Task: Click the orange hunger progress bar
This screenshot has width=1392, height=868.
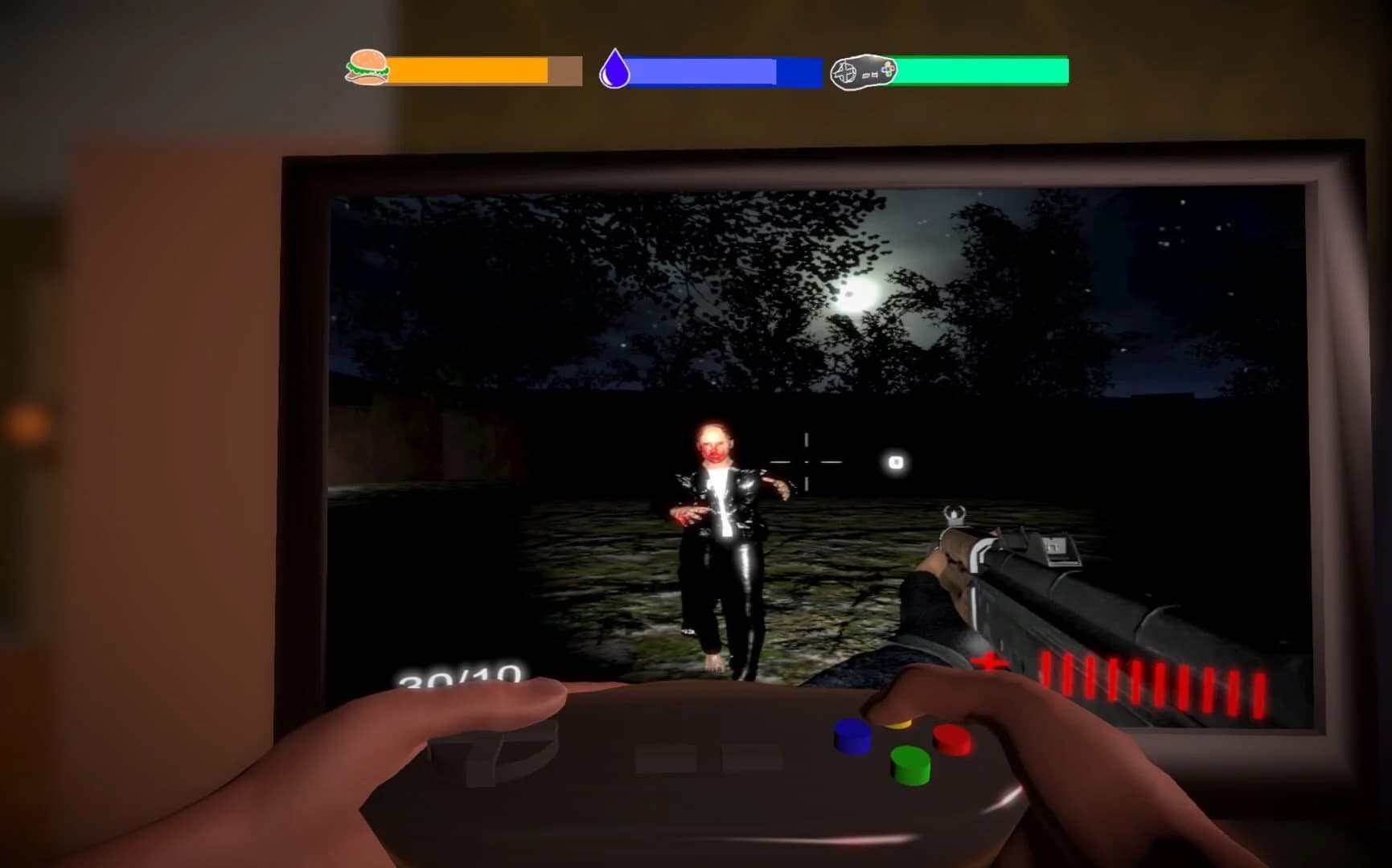Action: click(x=466, y=71)
